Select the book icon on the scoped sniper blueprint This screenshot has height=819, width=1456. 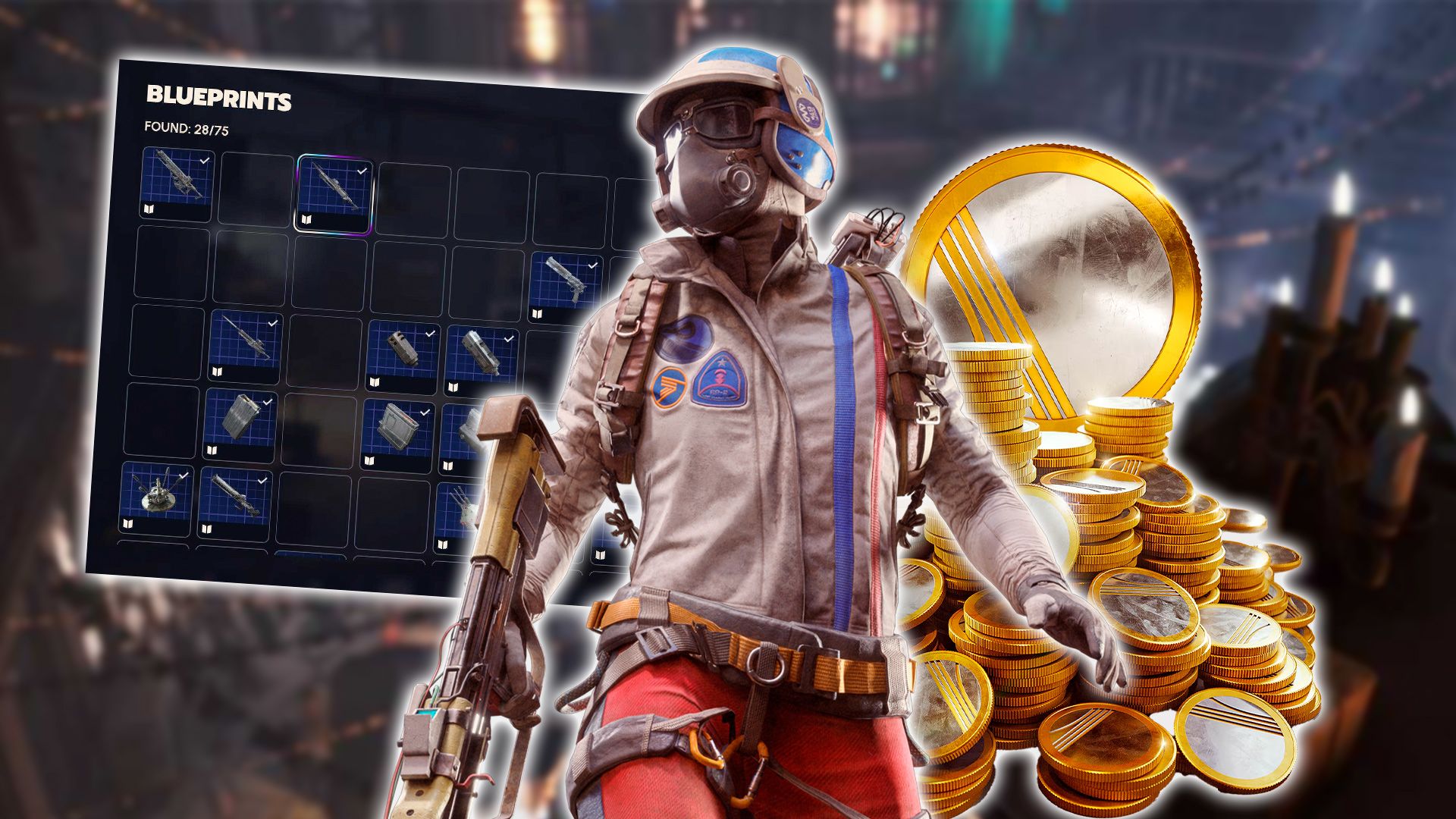pos(218,372)
